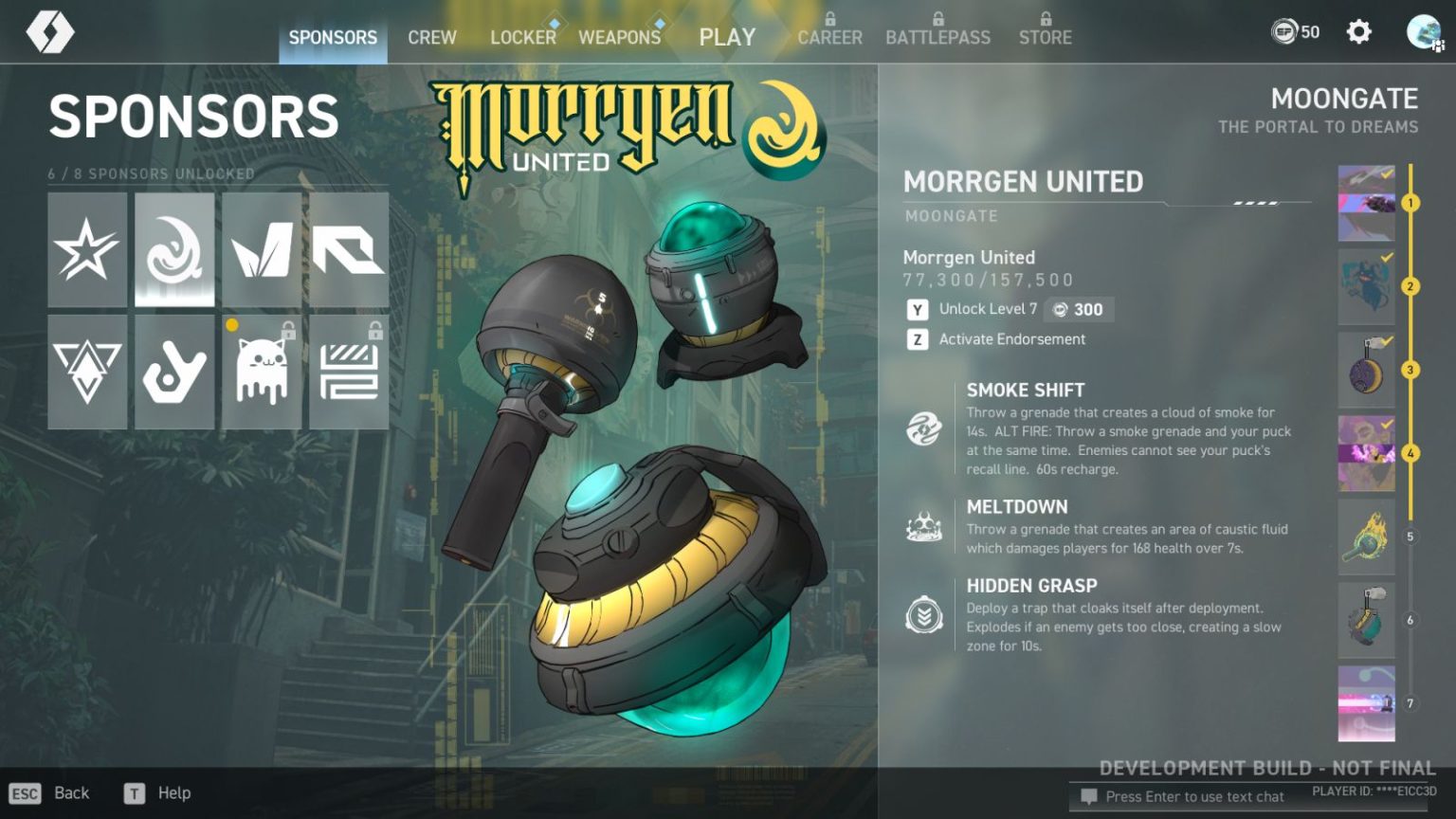The height and width of the screenshot is (819, 1456).
Task: Select the Morrgen United swirl sponsor tile
Action: 174,250
